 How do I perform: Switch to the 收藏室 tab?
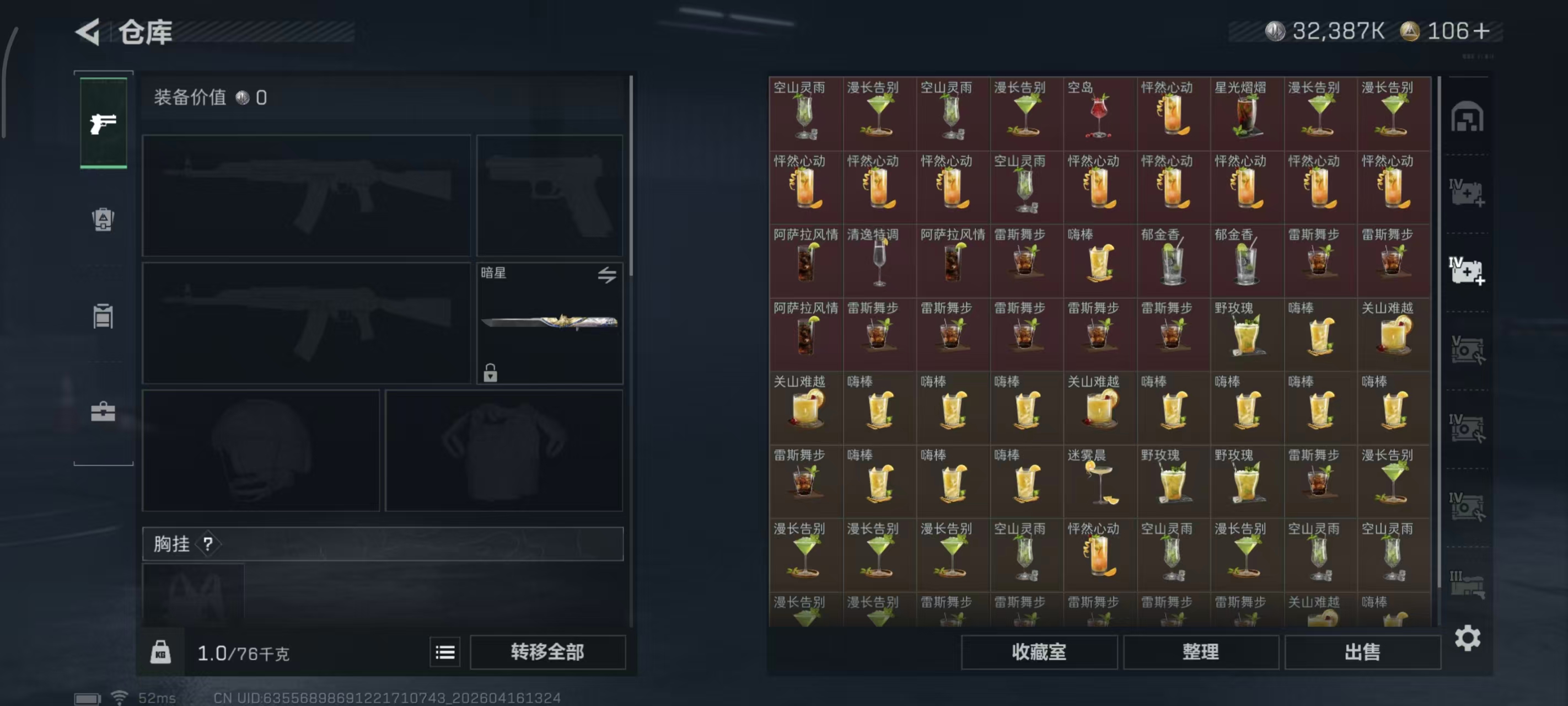(x=1038, y=652)
